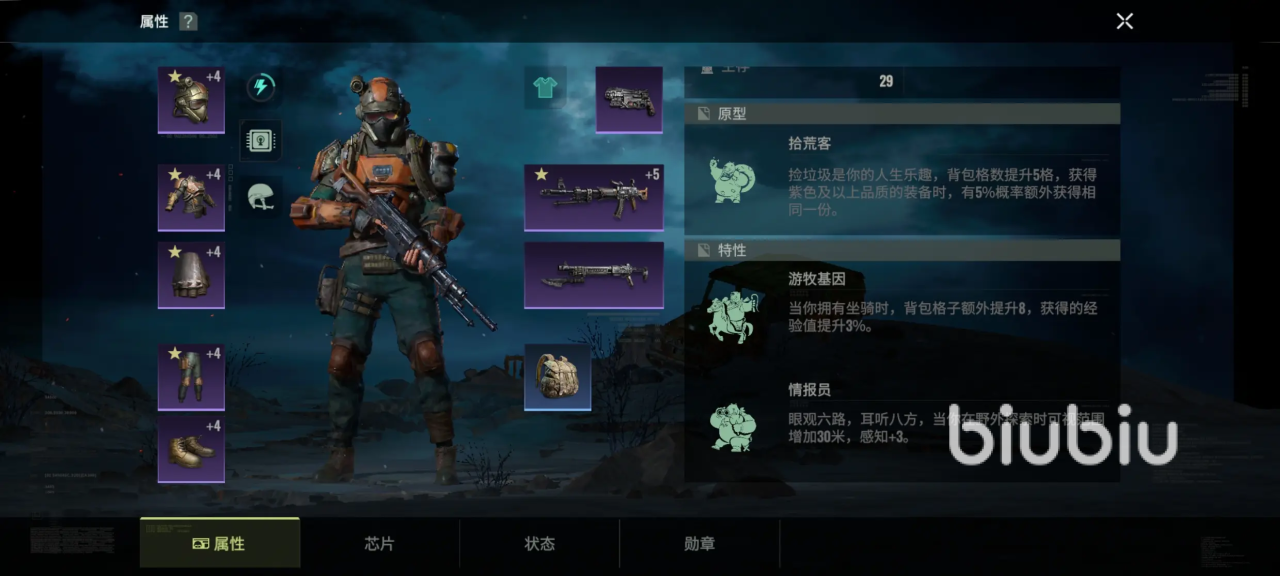Switch to the 勋章 tab
1280x576 pixels.
click(x=700, y=544)
